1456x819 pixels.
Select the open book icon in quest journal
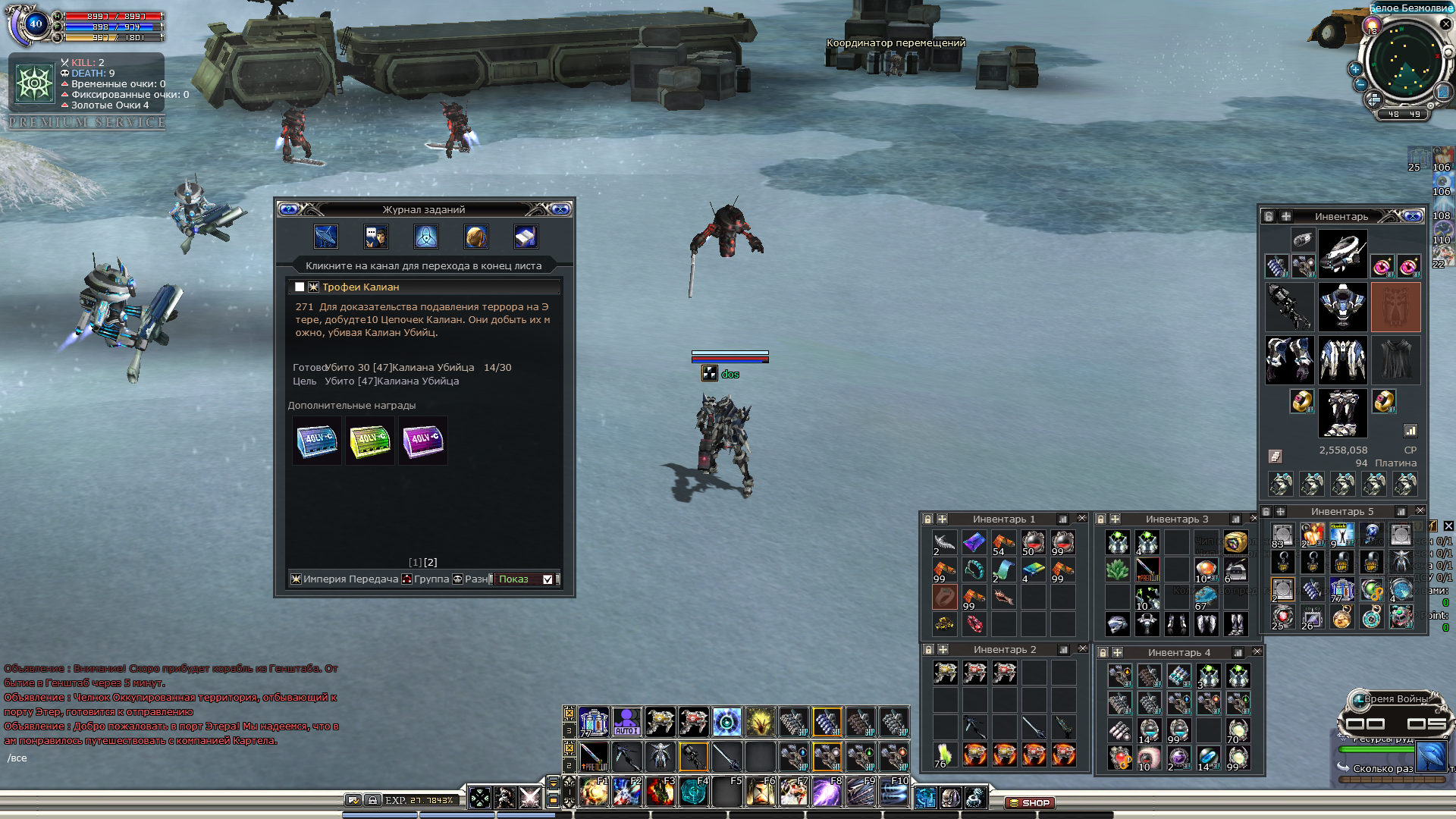point(526,237)
